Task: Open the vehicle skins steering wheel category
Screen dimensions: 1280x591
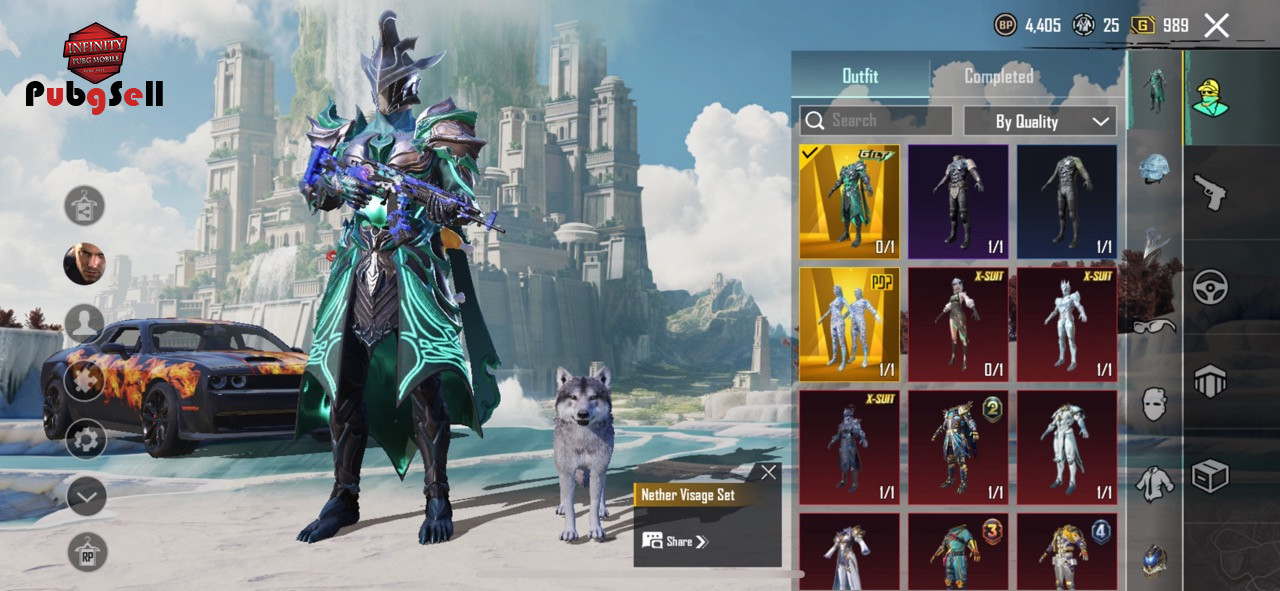Action: pyautogui.click(x=1210, y=287)
